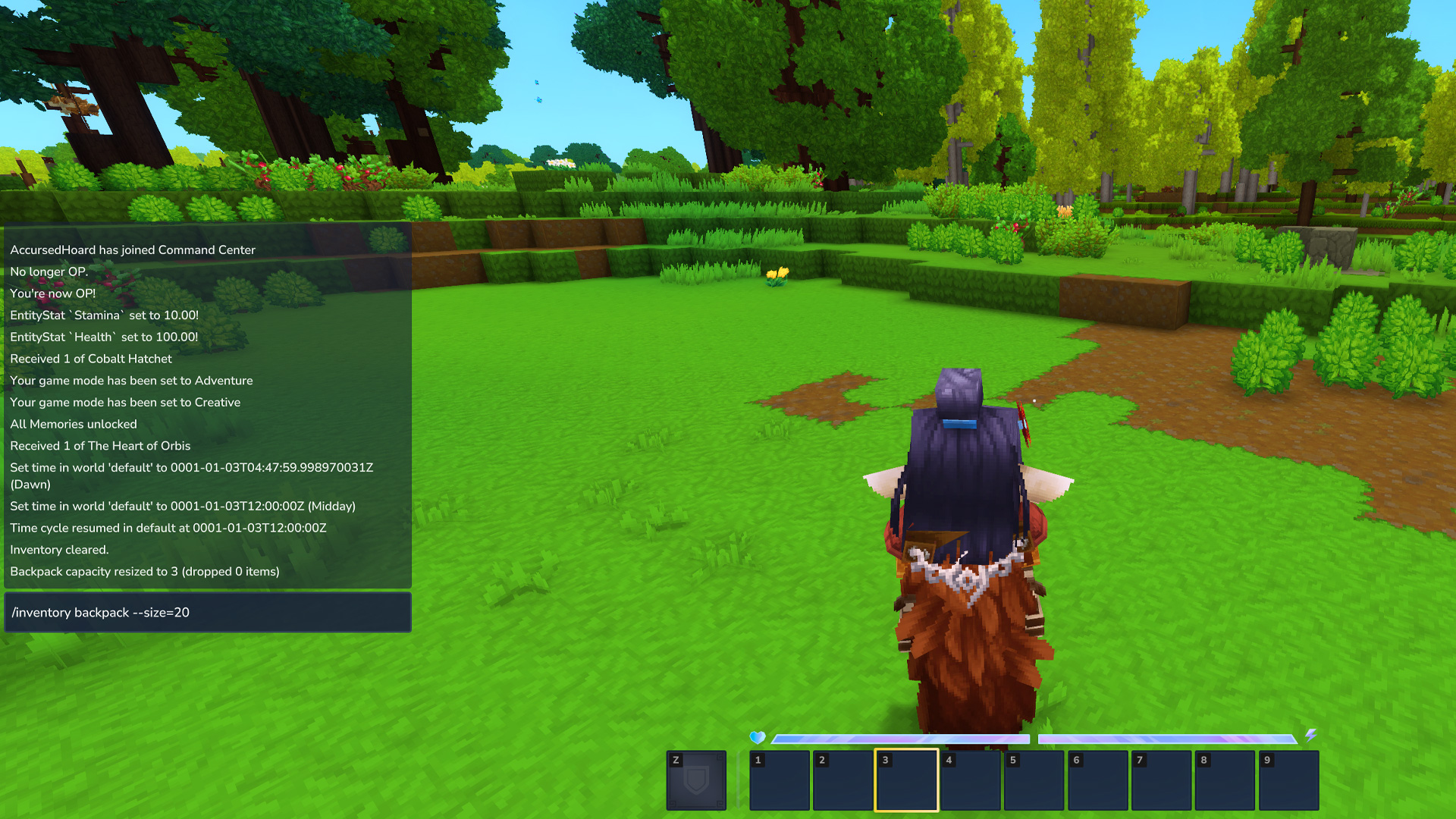This screenshot has height=819, width=1456.
Task: Click the 'AccursedHoard has joined Command Center' message
Action: click(x=132, y=249)
